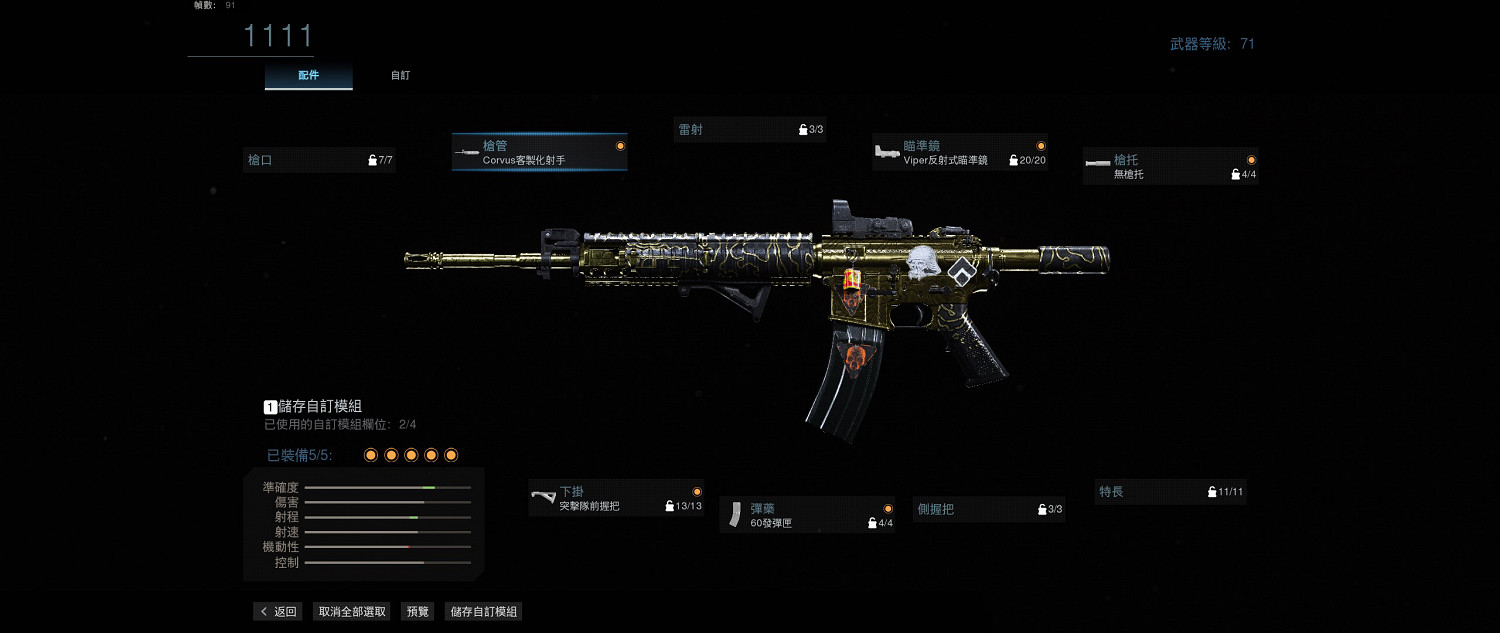This screenshot has height=633, width=1500.
Task: Select the 槍口 muzzle attachment slot
Action: (x=319, y=160)
